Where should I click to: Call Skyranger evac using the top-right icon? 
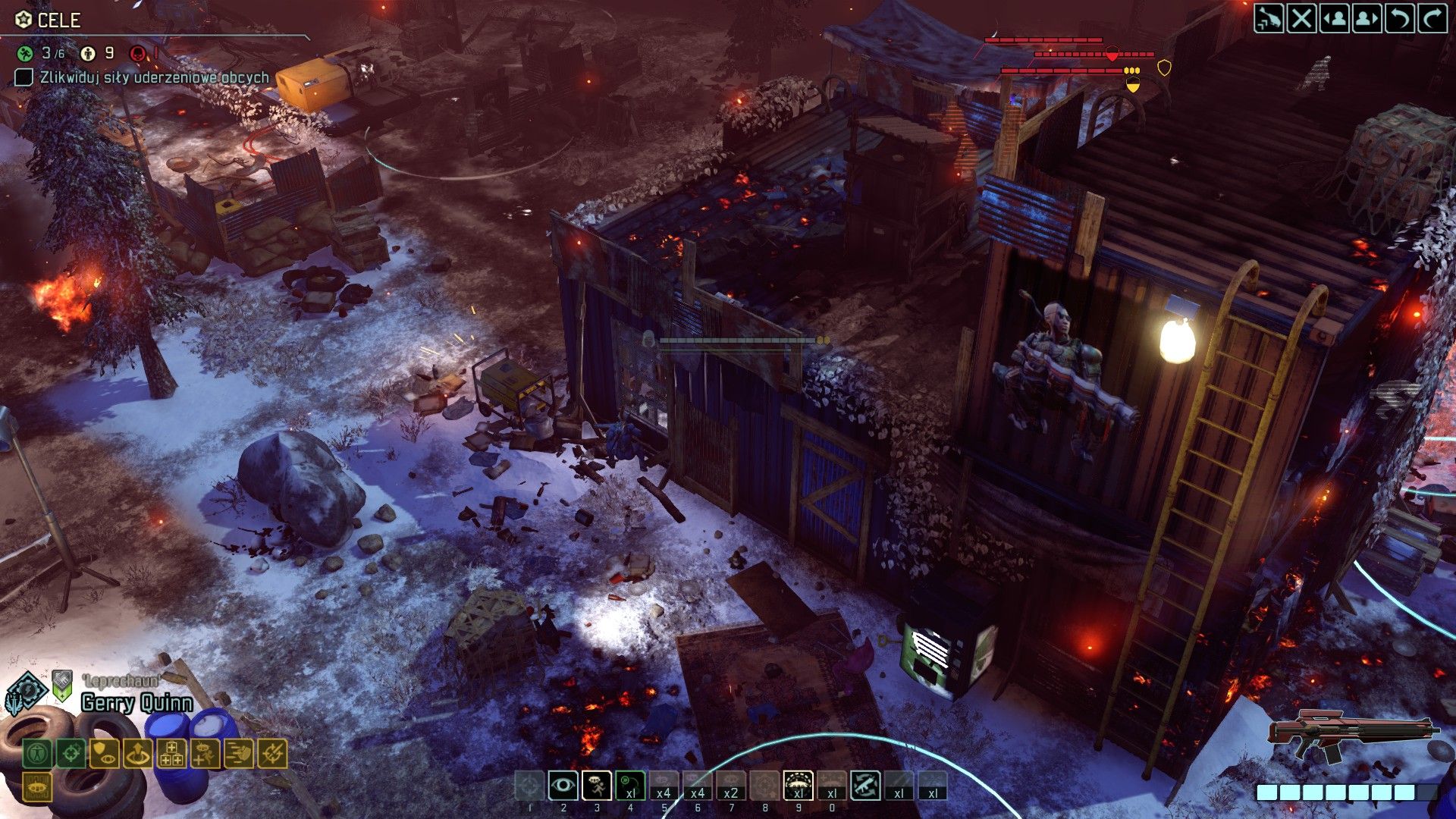[x=1269, y=18]
